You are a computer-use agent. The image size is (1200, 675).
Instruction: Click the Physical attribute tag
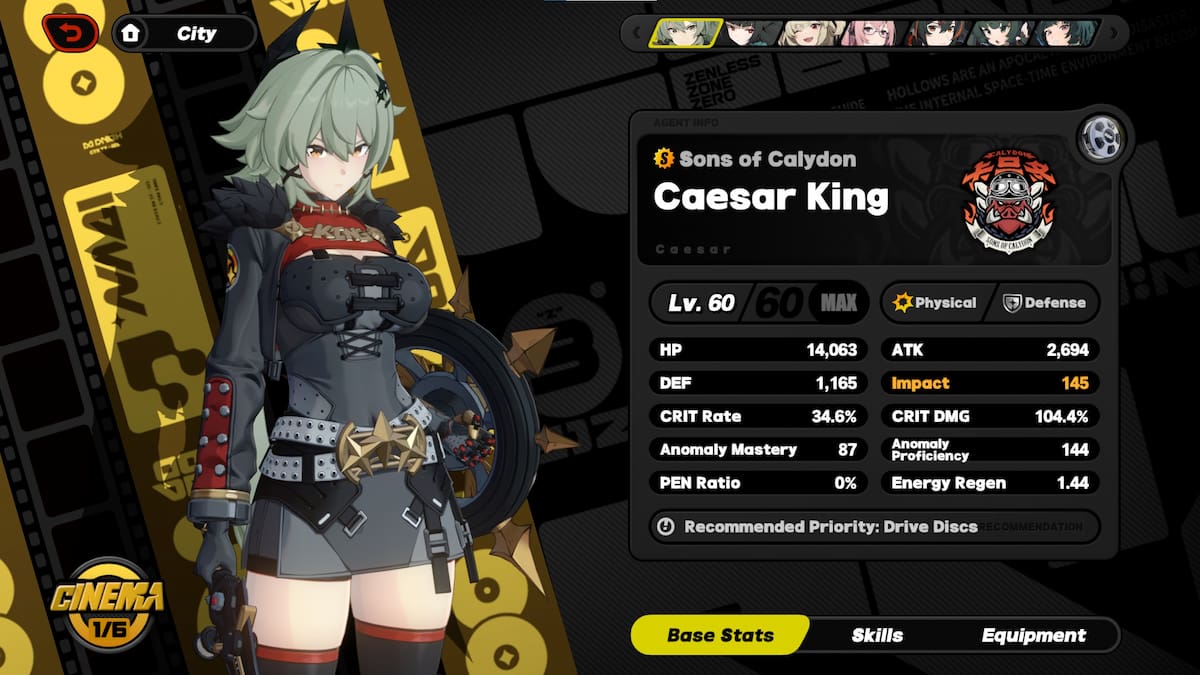point(936,302)
